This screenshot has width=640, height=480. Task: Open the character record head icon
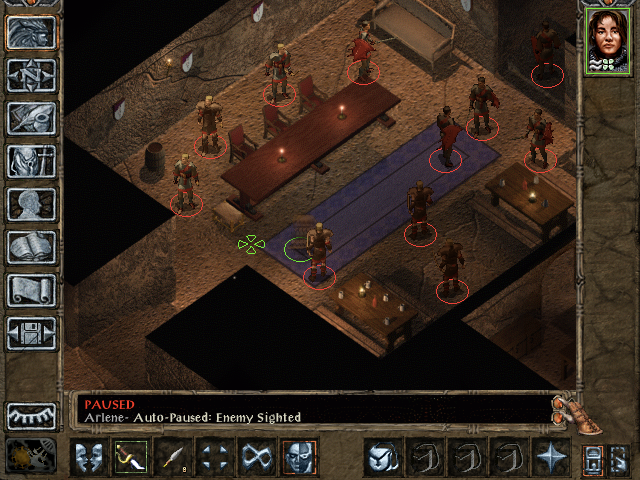point(32,204)
